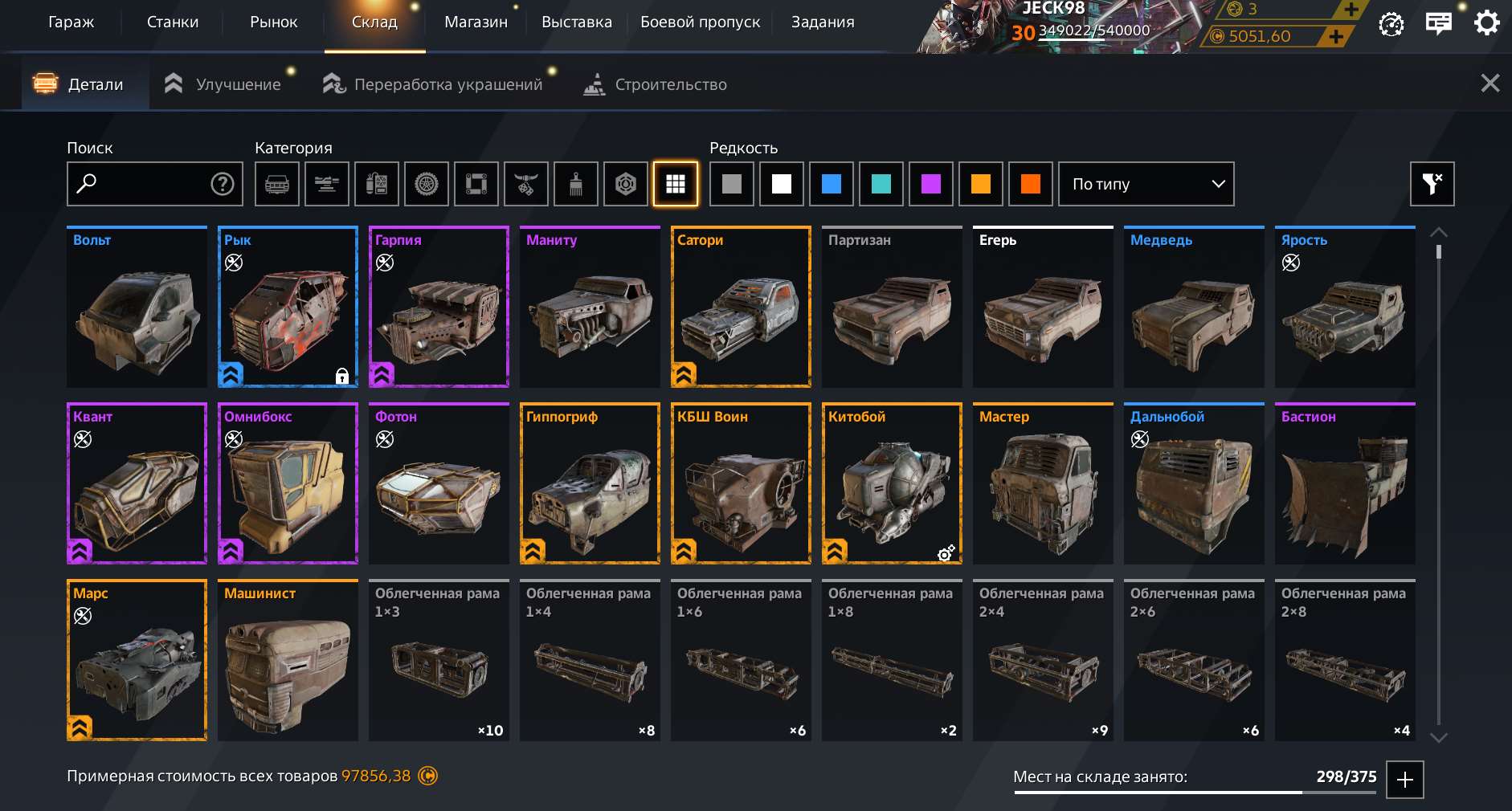Click the scrollbar down chevron
The image size is (1512, 811).
1440,736
